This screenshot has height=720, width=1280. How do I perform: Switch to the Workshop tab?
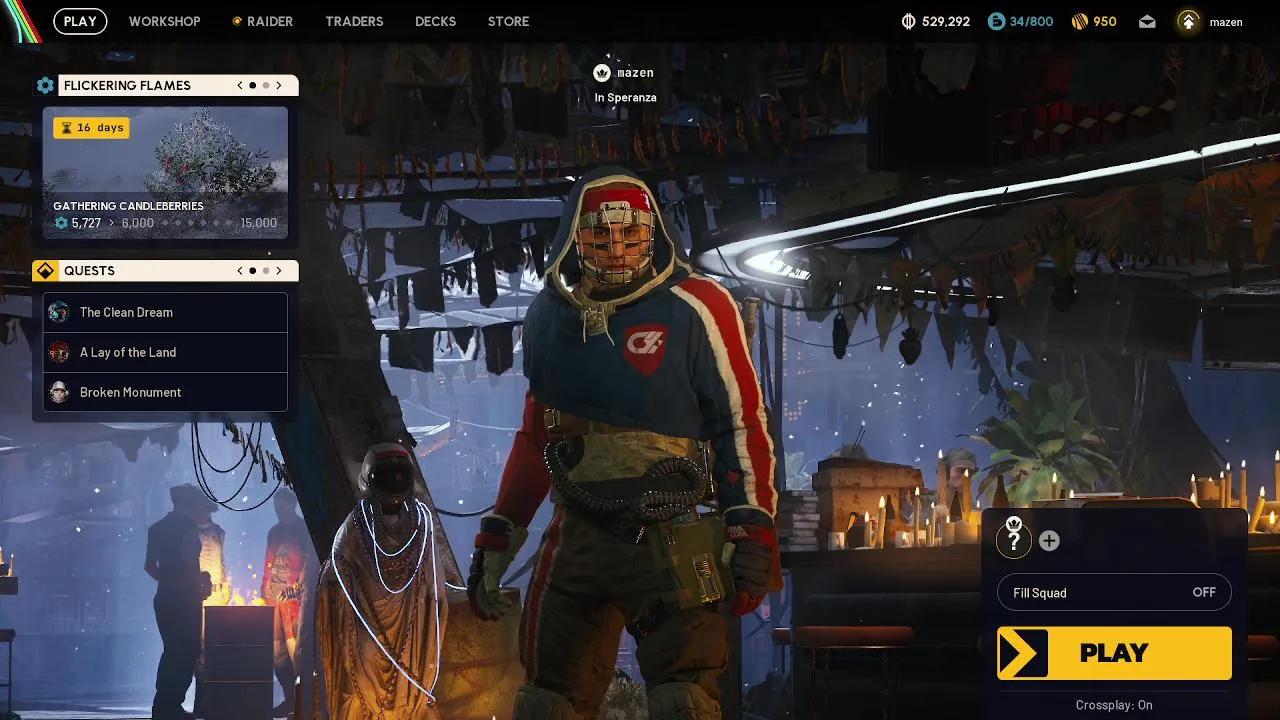[164, 21]
